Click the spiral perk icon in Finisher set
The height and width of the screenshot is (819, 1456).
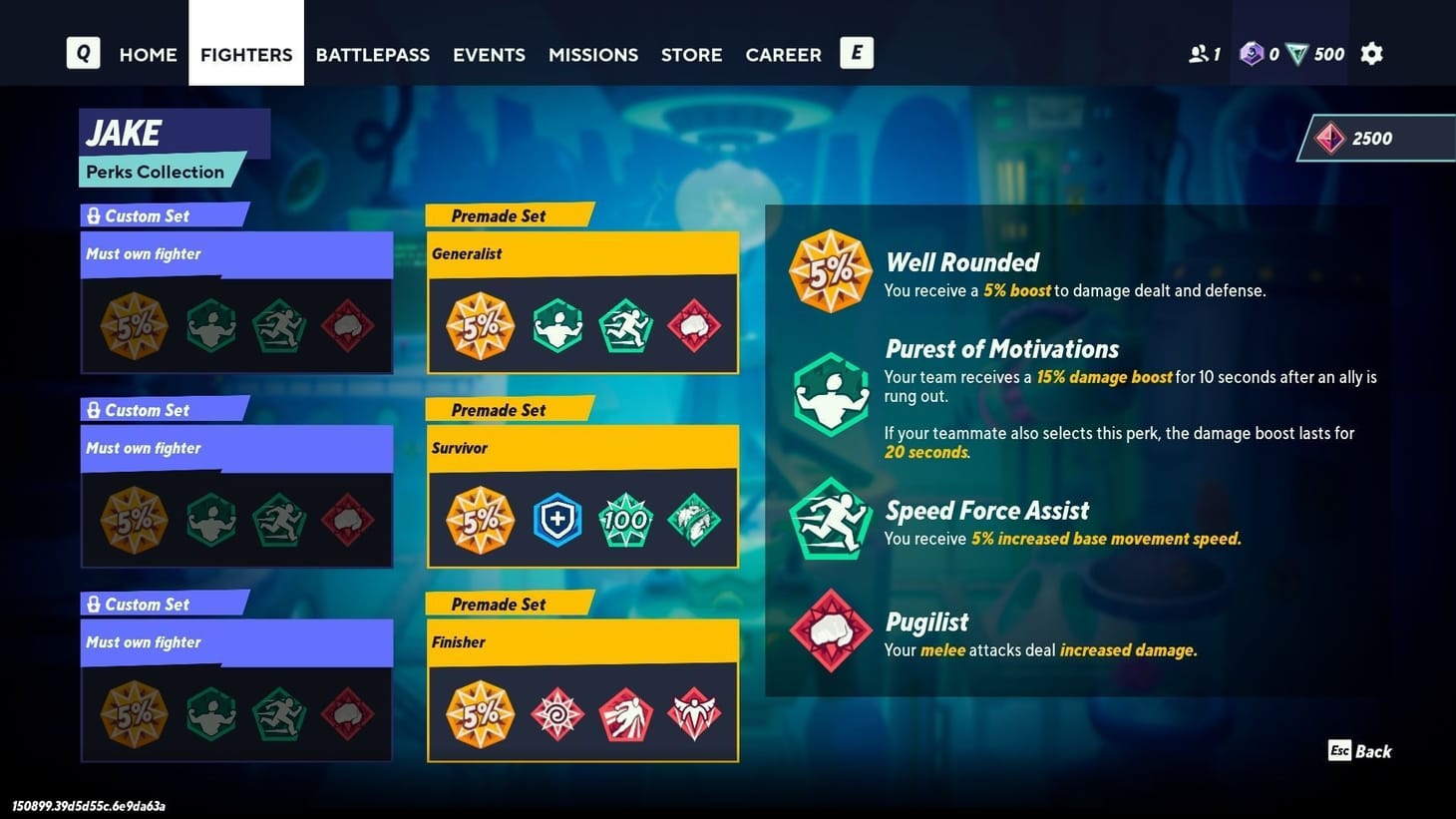tap(556, 712)
